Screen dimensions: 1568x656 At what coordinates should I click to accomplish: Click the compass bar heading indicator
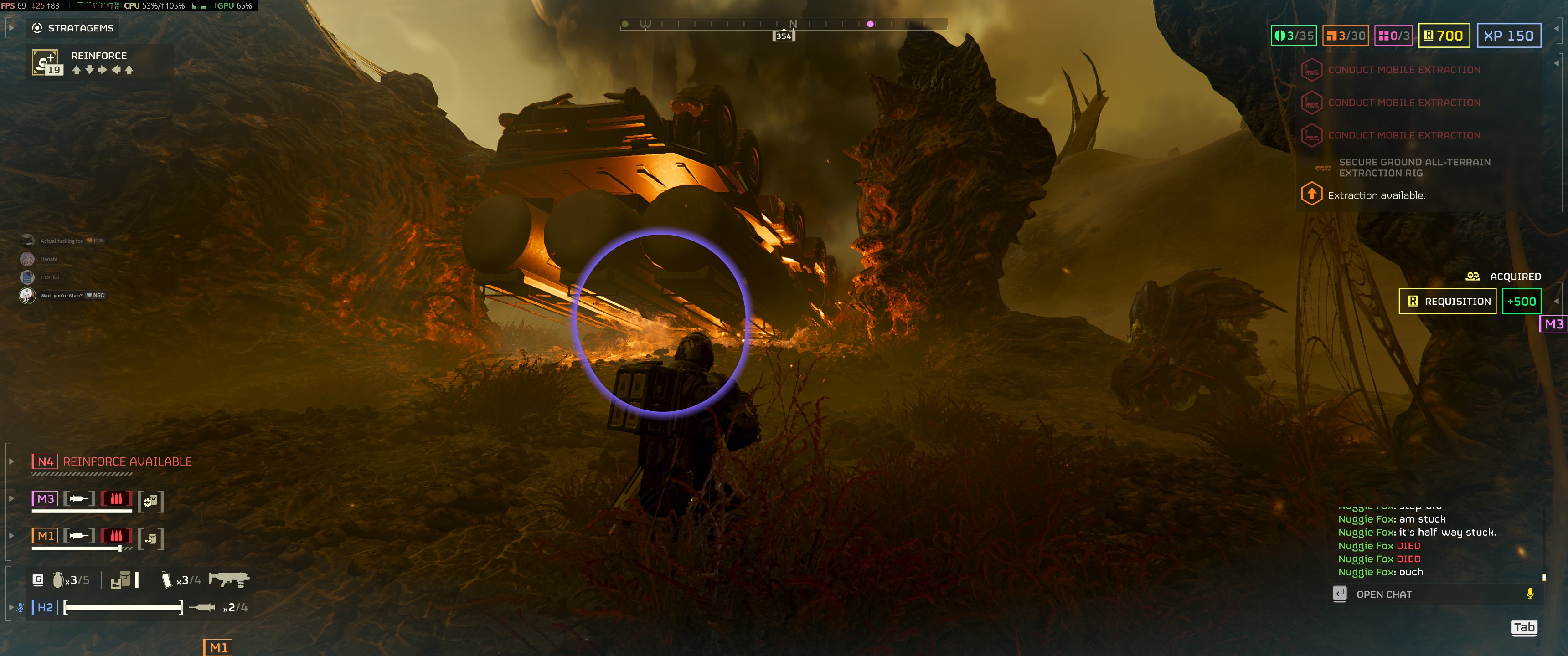pyautogui.click(x=784, y=36)
